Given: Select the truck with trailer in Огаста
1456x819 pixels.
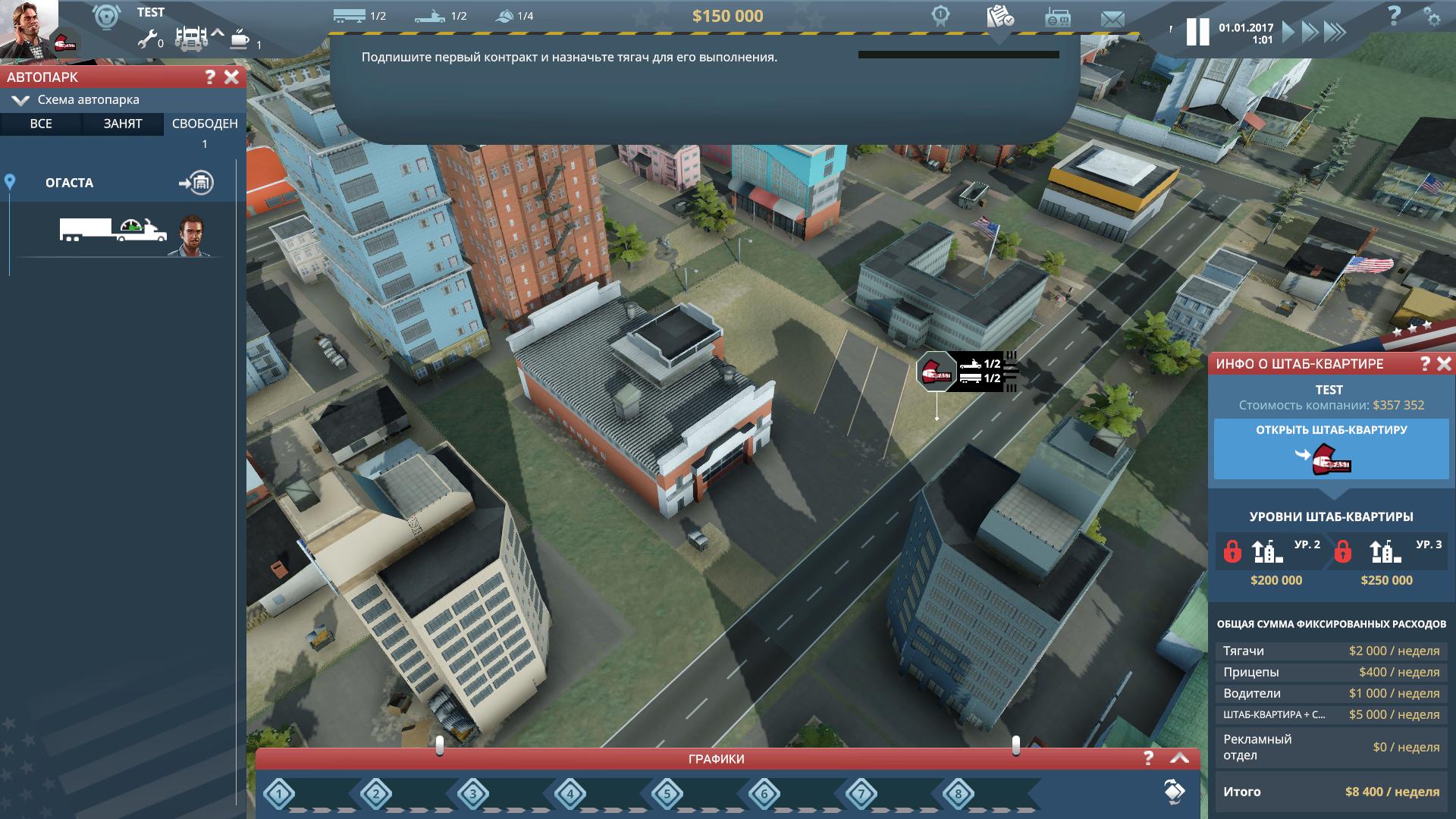Looking at the screenshot, I should point(114,229).
